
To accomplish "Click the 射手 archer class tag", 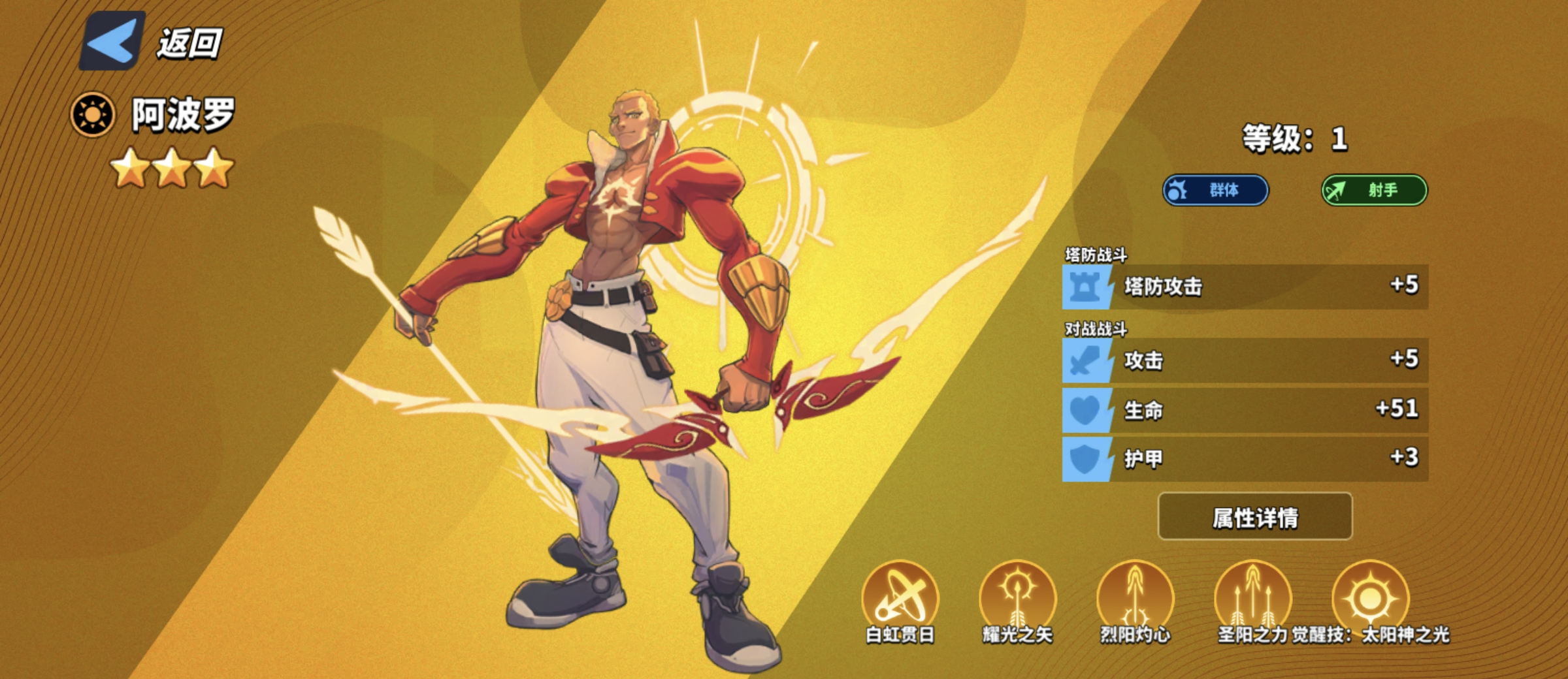I will 1375,190.
